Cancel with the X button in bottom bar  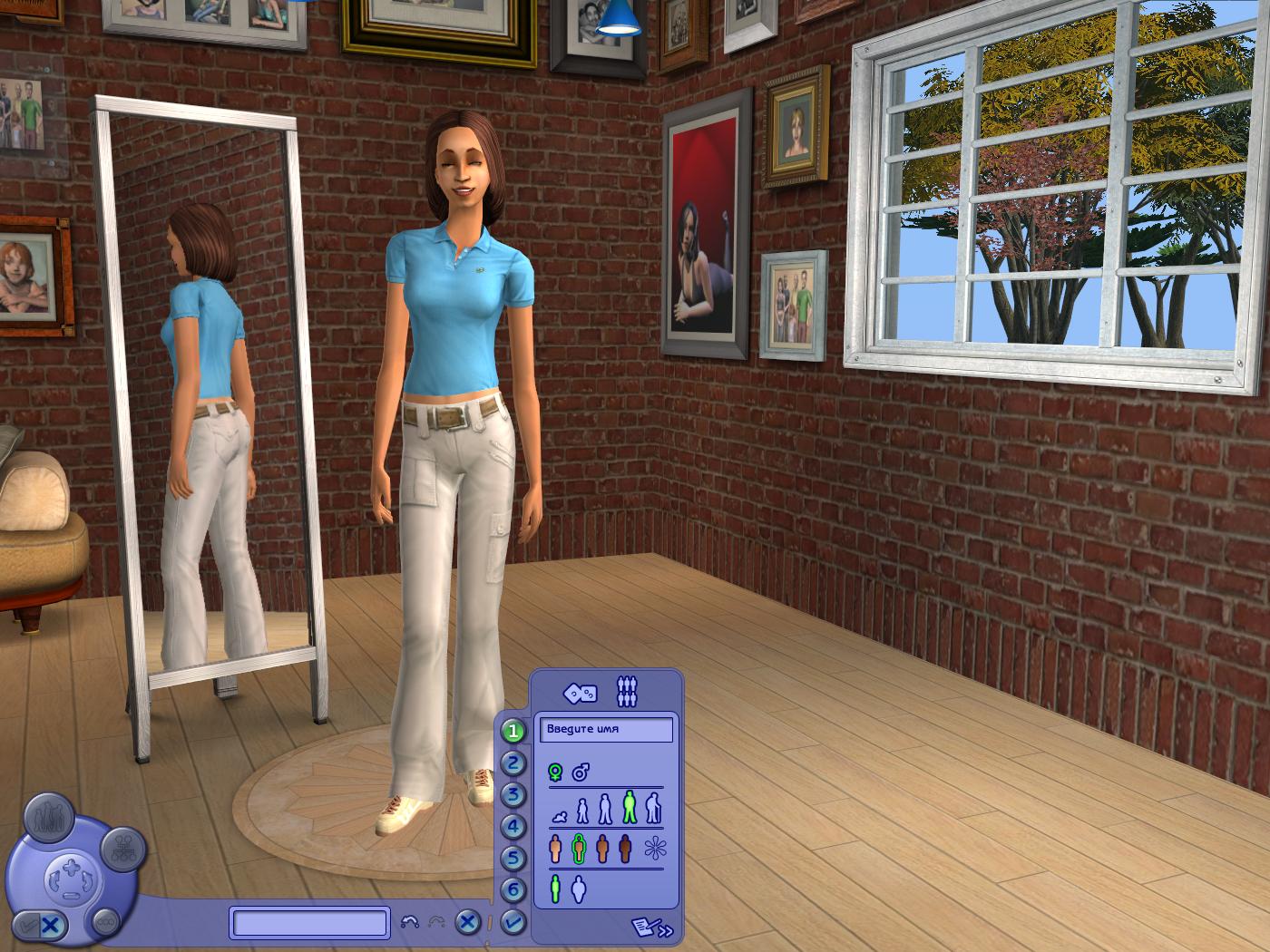pyautogui.click(x=466, y=923)
